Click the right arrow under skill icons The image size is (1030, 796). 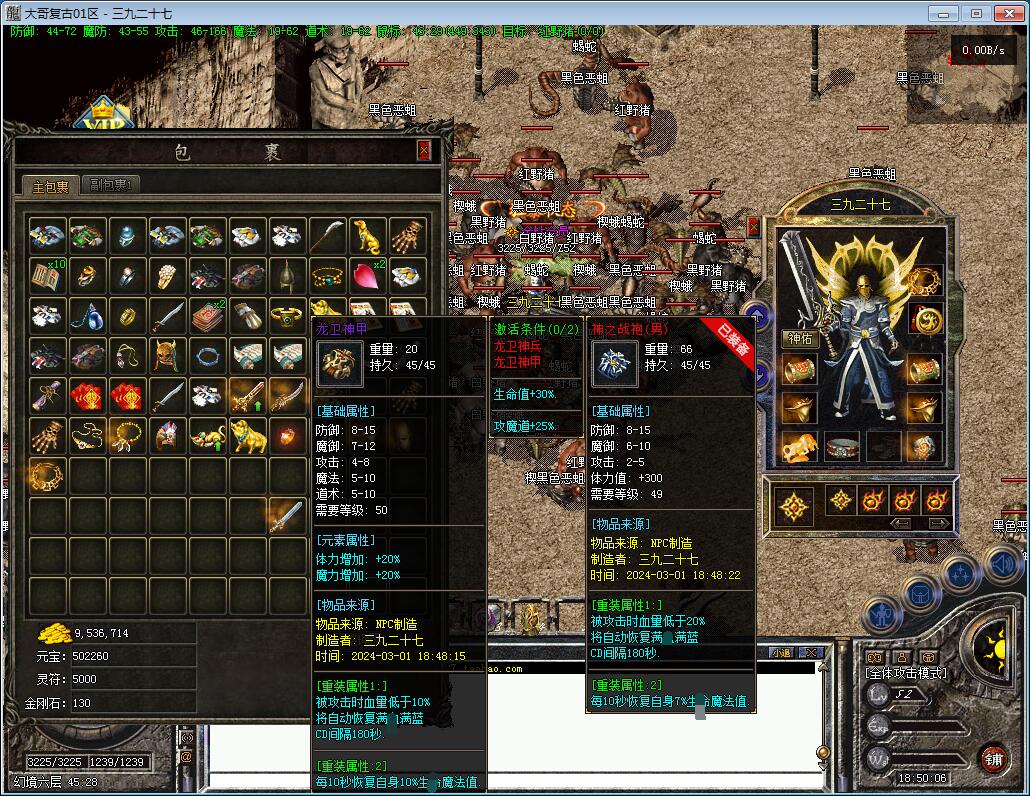coord(938,523)
